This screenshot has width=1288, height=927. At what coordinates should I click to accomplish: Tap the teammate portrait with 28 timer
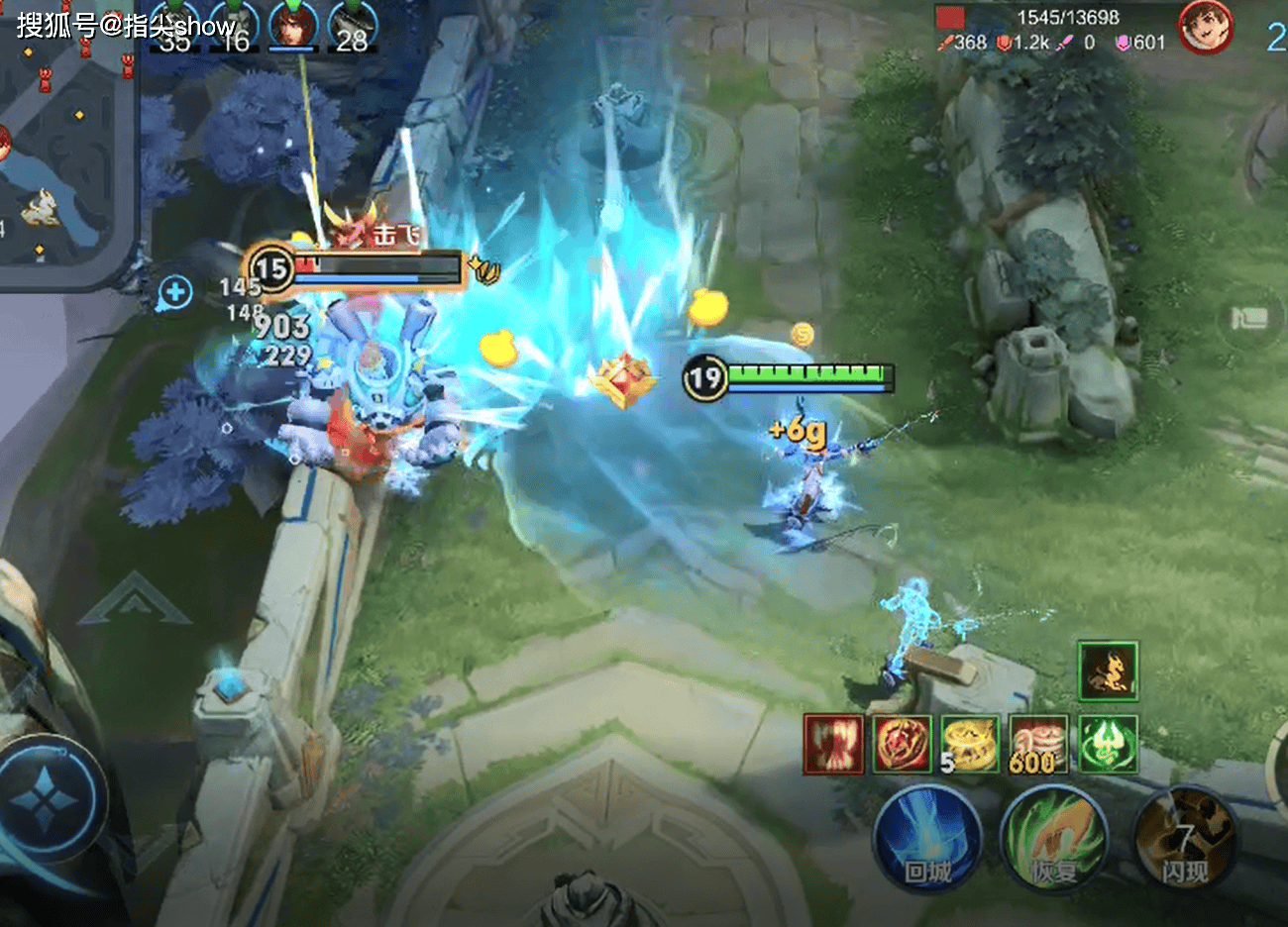coord(353,26)
